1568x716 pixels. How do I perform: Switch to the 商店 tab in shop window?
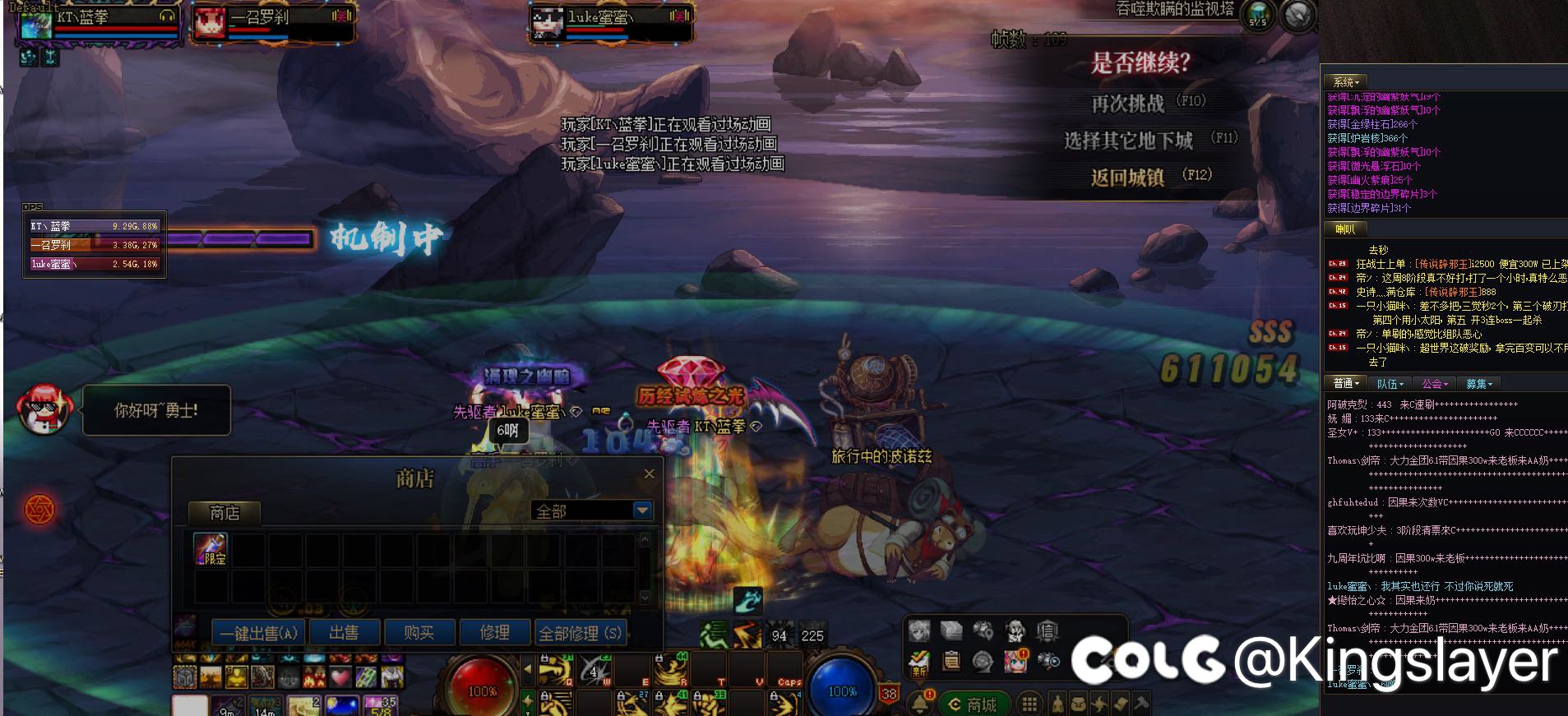coord(224,513)
